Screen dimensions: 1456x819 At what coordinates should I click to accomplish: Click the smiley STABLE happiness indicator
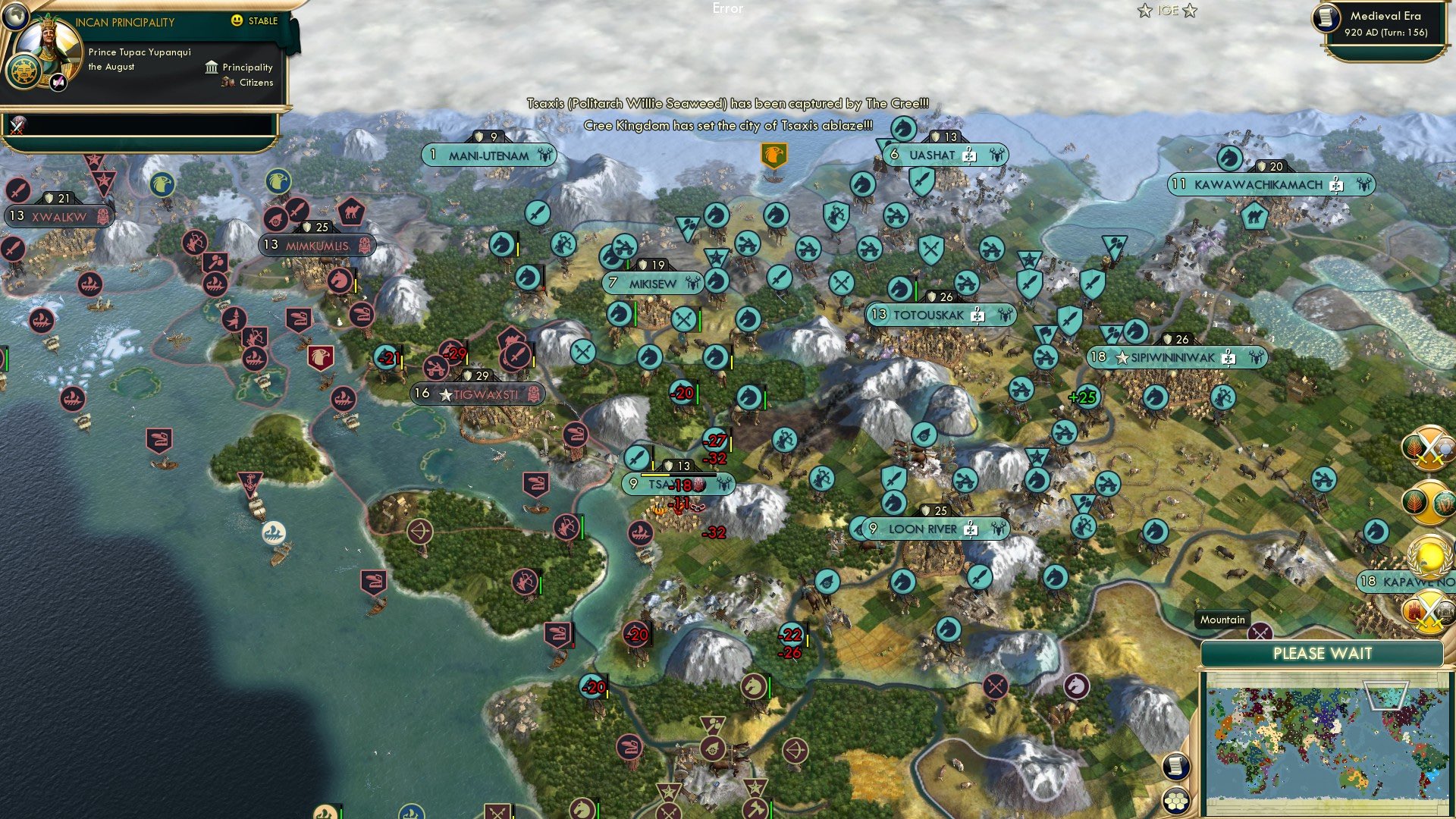coord(237,20)
